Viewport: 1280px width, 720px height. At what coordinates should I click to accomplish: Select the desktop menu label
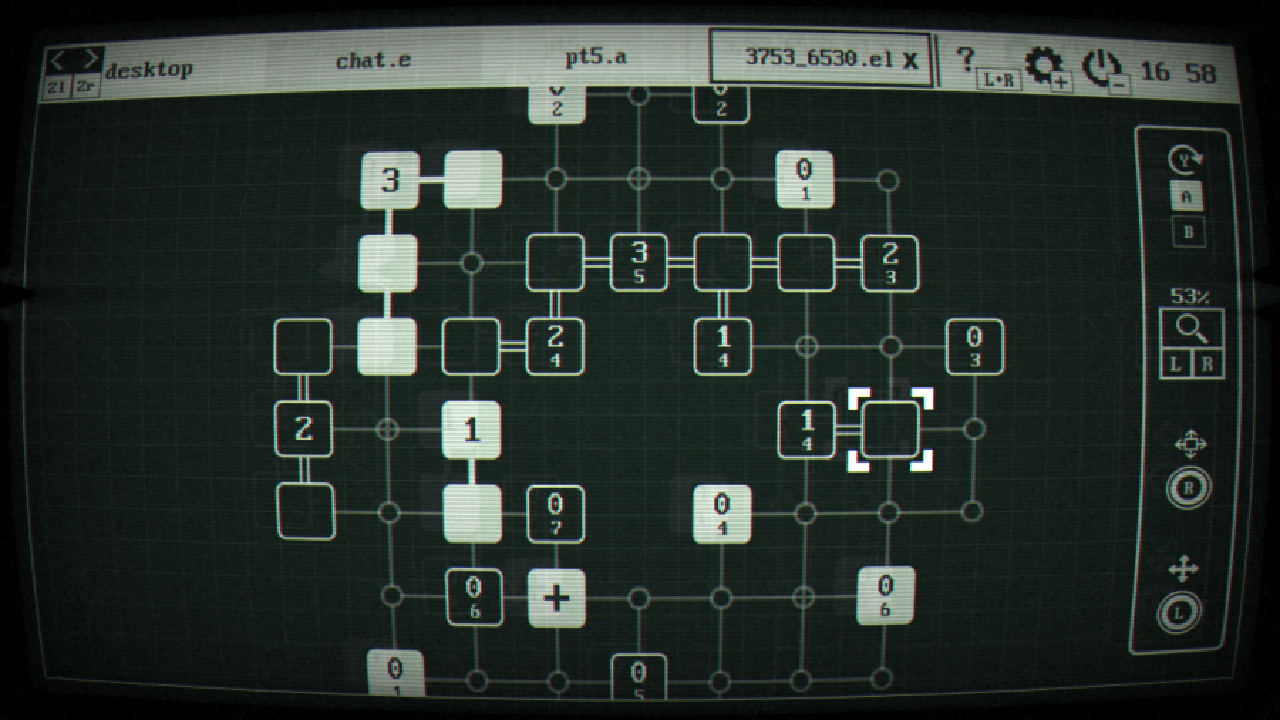tap(151, 69)
